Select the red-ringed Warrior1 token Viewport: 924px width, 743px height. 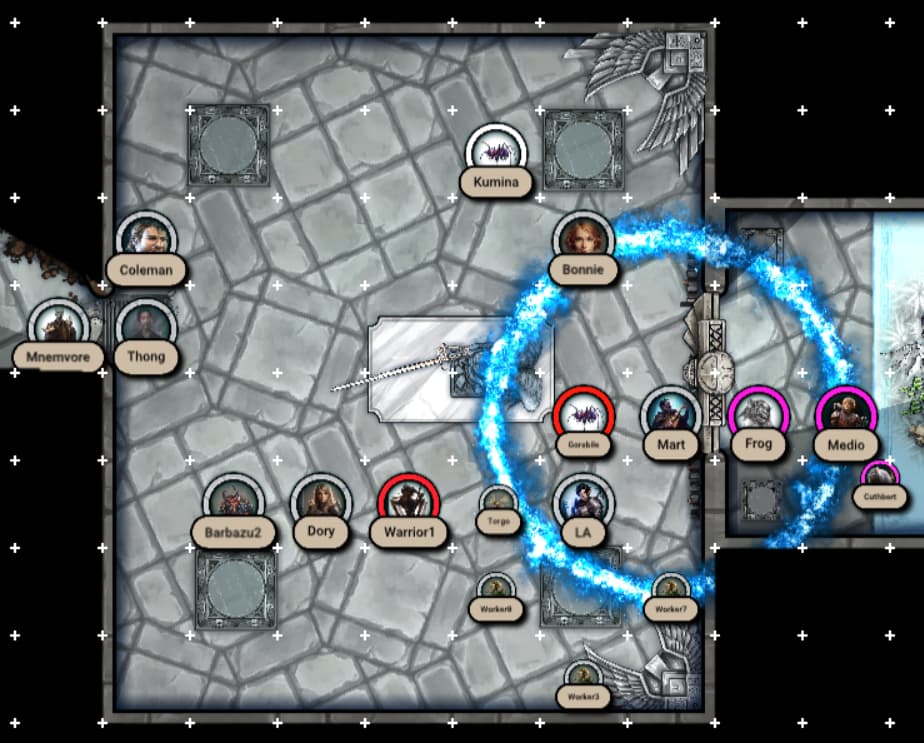click(x=409, y=503)
